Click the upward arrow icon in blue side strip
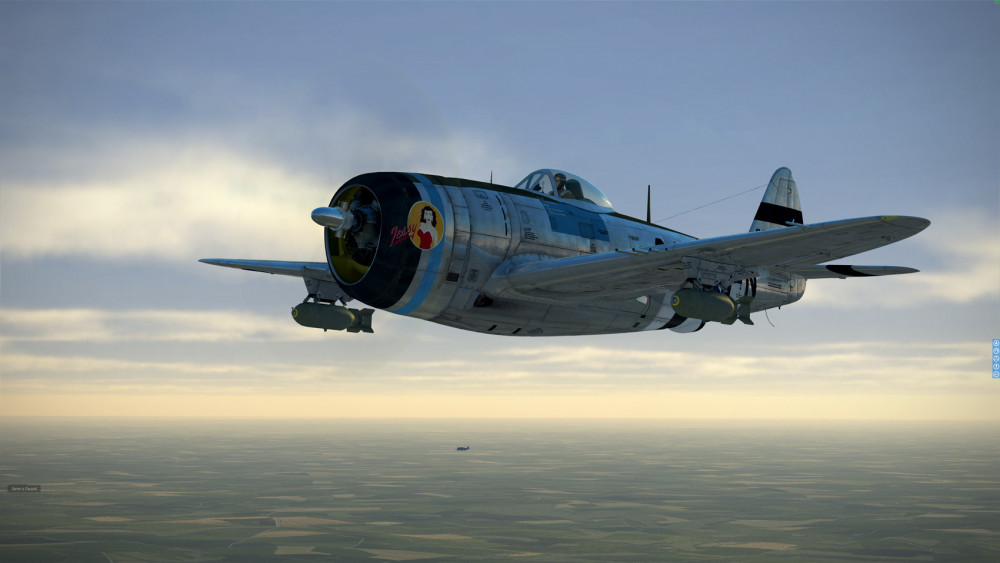The width and height of the screenshot is (1000, 563). tap(996, 343)
